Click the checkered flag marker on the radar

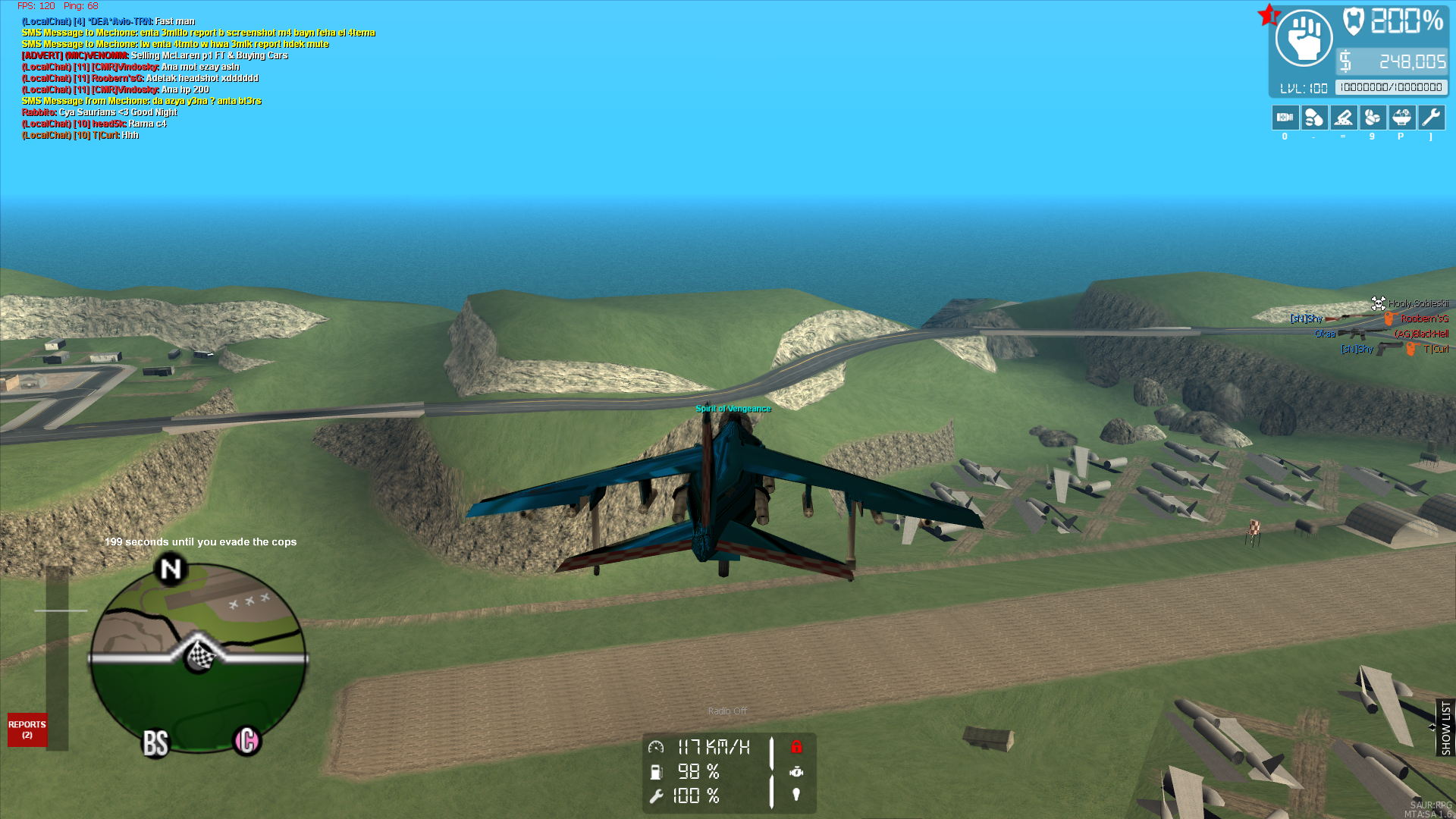(x=199, y=655)
